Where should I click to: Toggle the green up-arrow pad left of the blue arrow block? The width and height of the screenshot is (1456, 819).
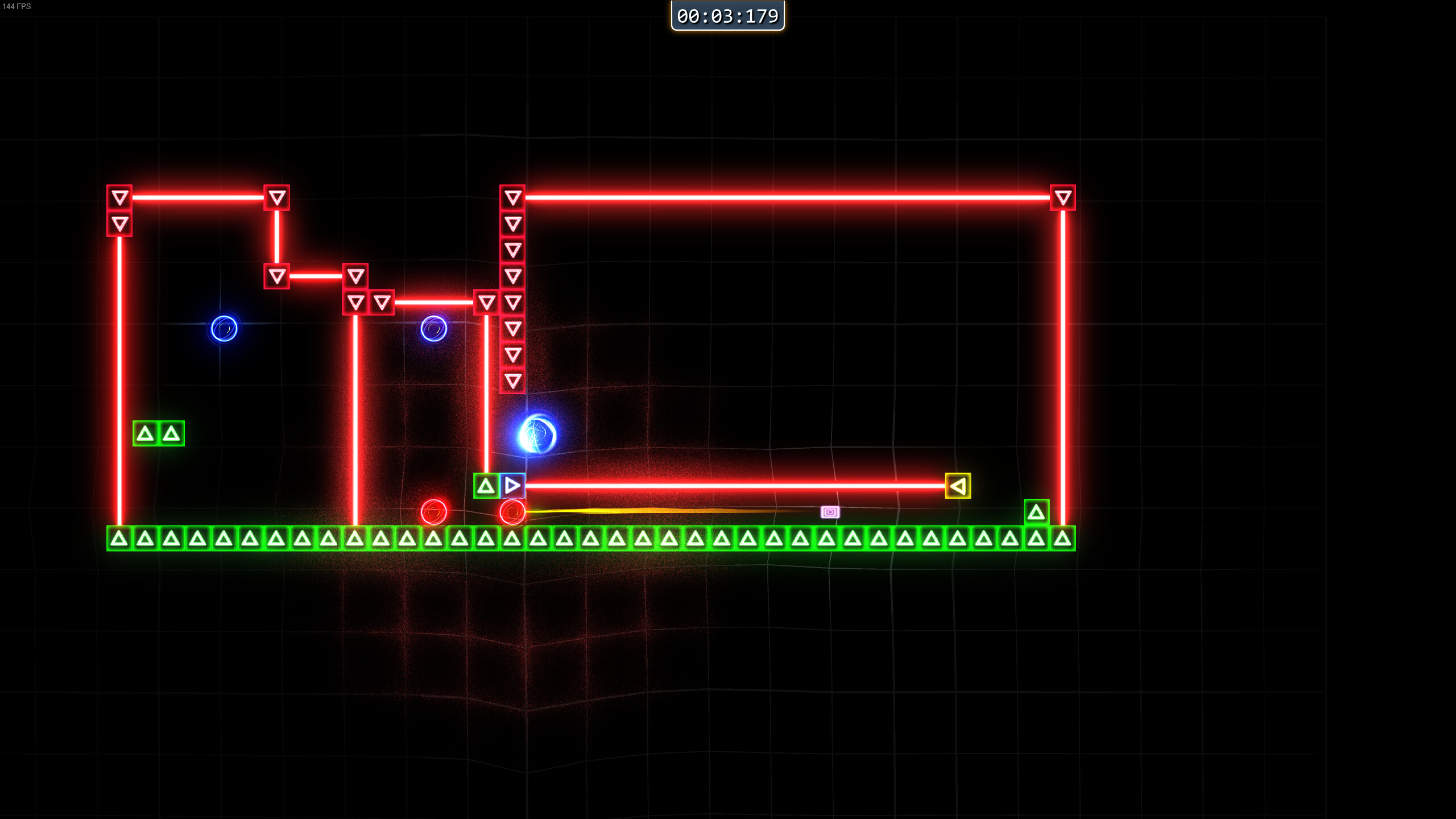pyautogui.click(x=485, y=486)
